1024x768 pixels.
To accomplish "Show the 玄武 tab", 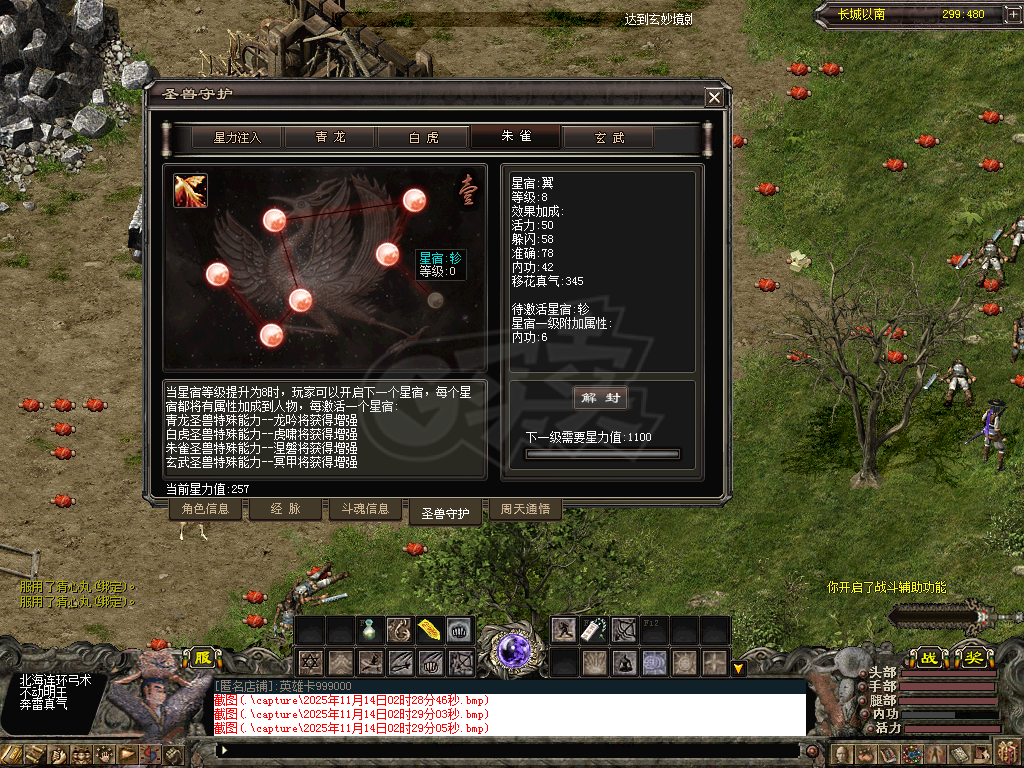I will tap(609, 138).
